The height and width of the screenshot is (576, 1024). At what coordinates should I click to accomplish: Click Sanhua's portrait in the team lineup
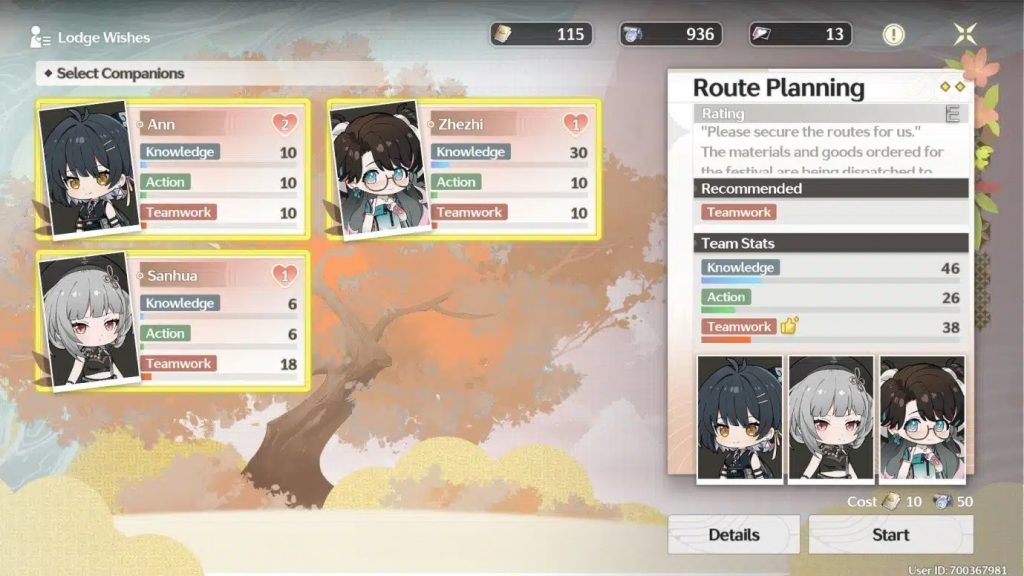[x=830, y=420]
